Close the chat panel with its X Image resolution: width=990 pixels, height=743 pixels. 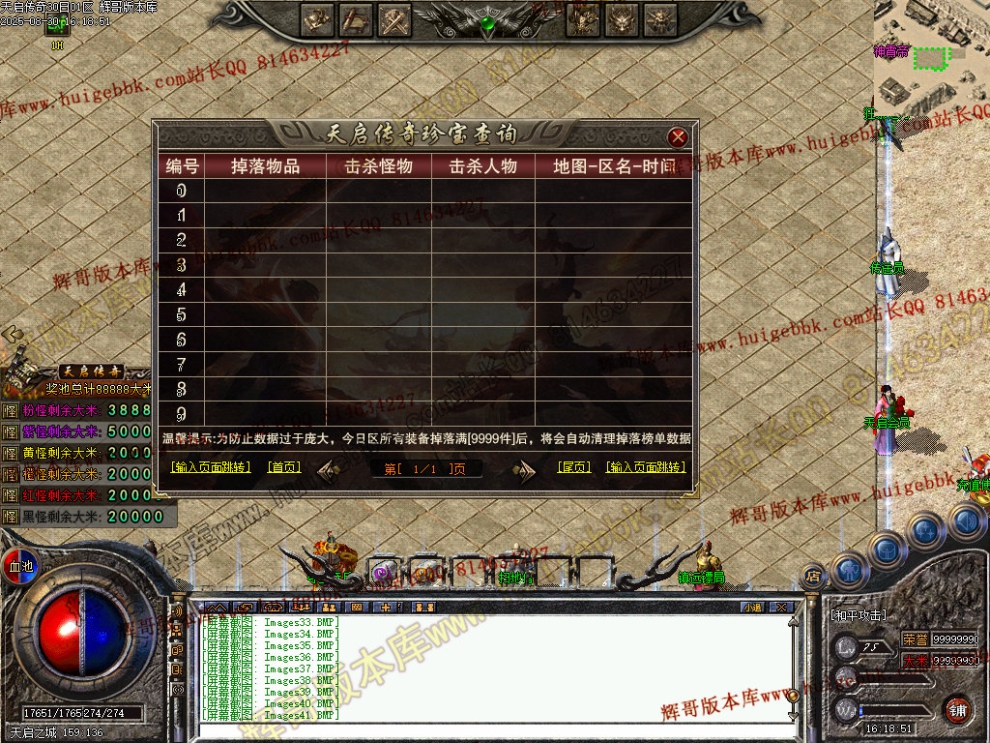[782, 607]
